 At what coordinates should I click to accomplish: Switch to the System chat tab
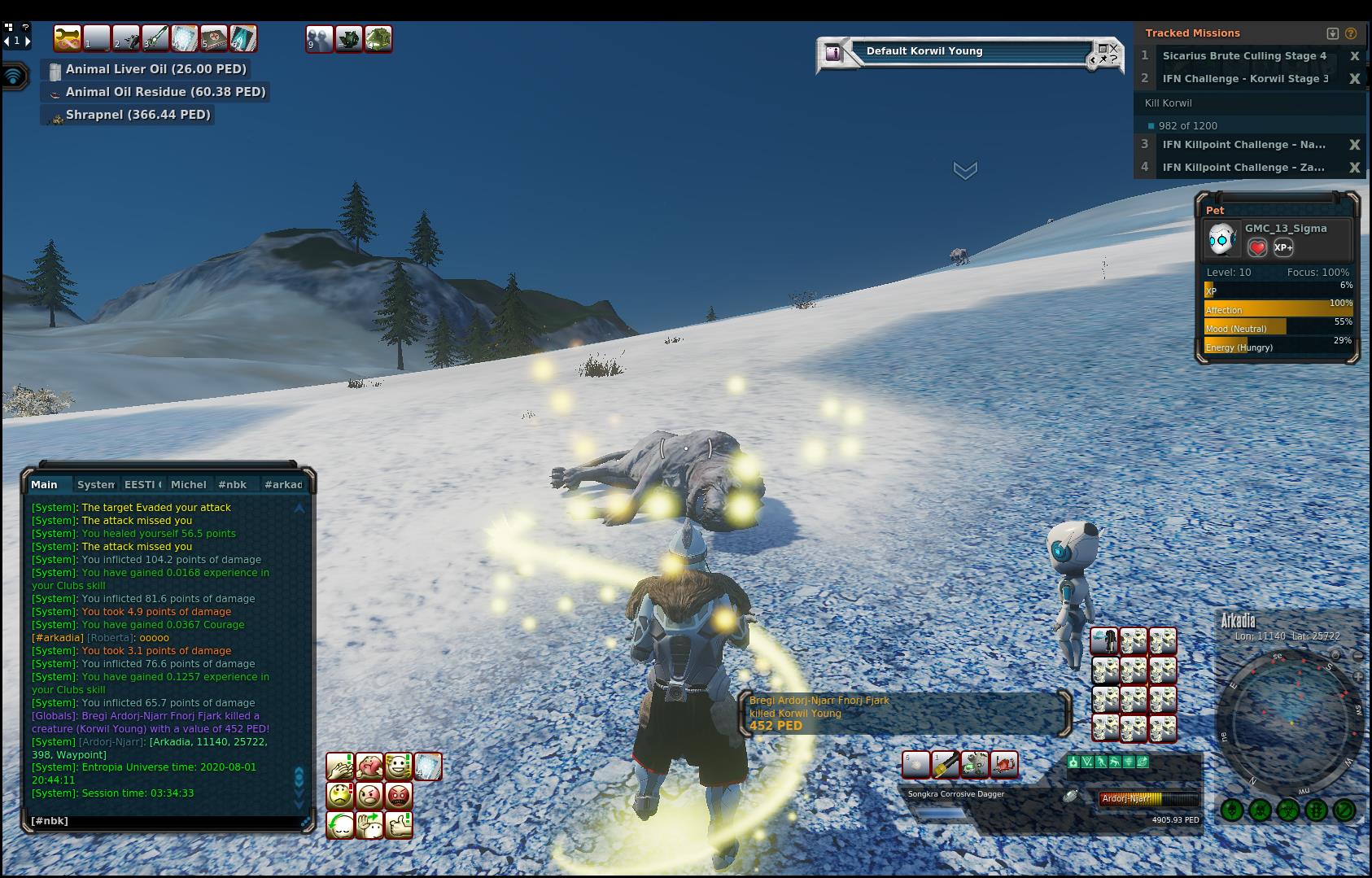pos(95,485)
